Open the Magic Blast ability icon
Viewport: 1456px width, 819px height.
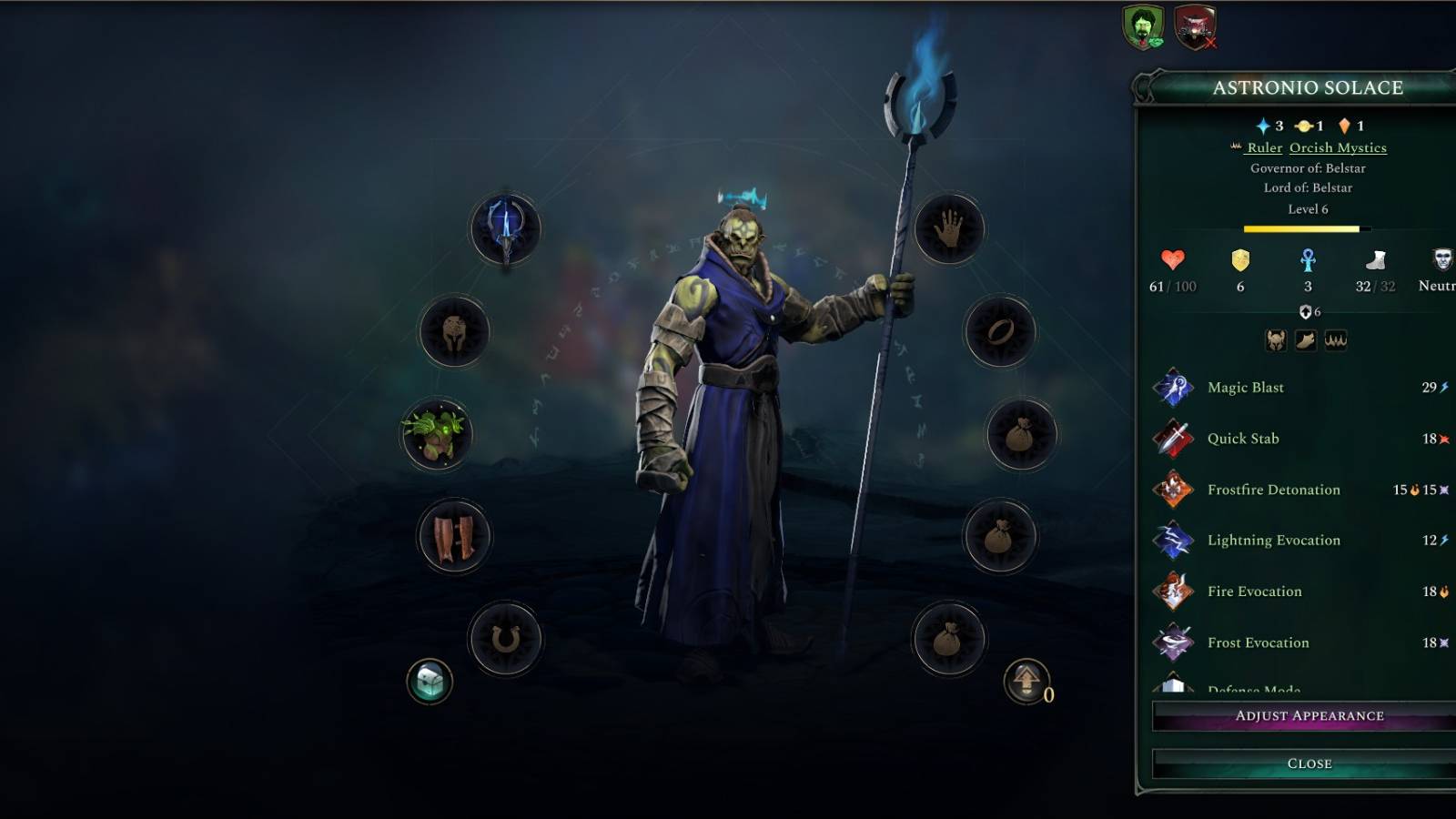[1176, 387]
